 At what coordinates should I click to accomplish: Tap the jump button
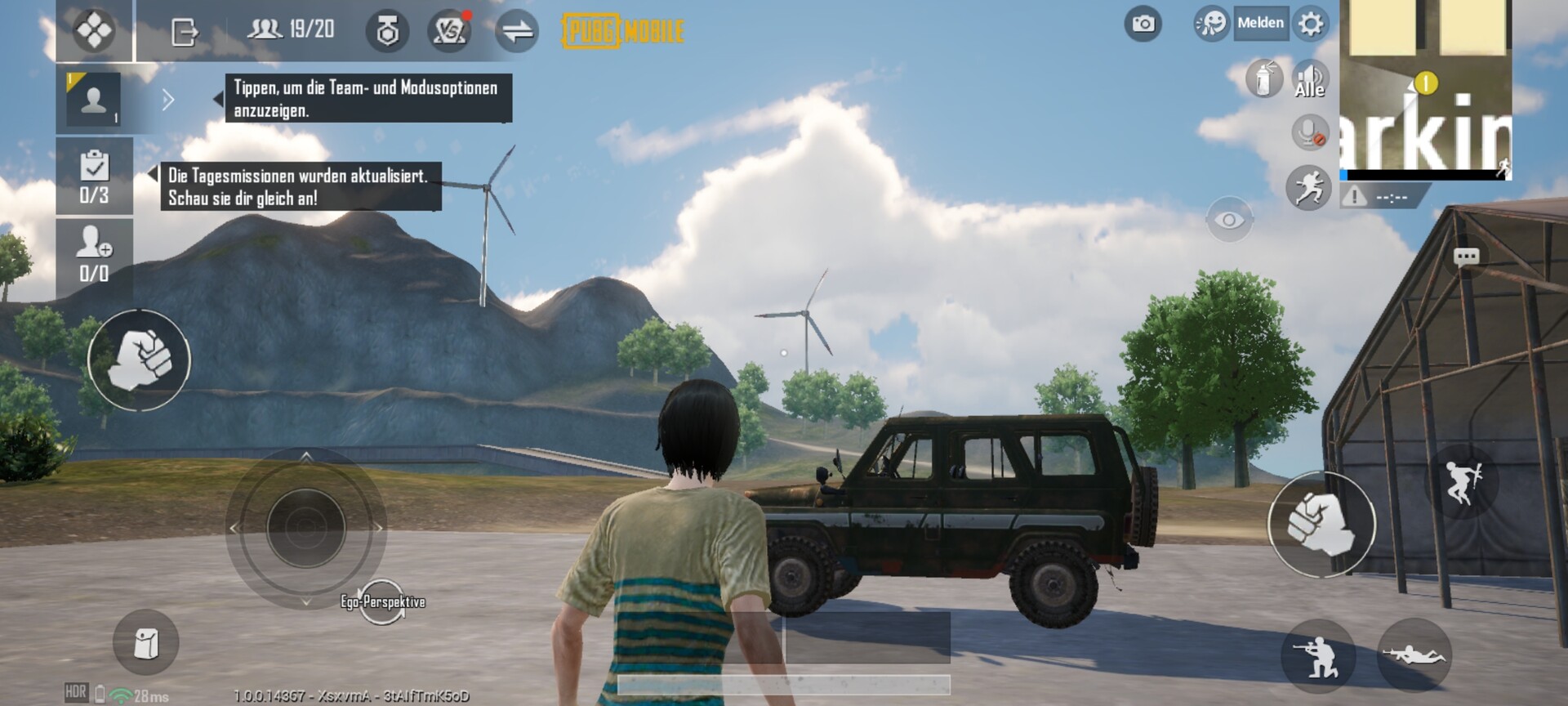pos(1461,482)
